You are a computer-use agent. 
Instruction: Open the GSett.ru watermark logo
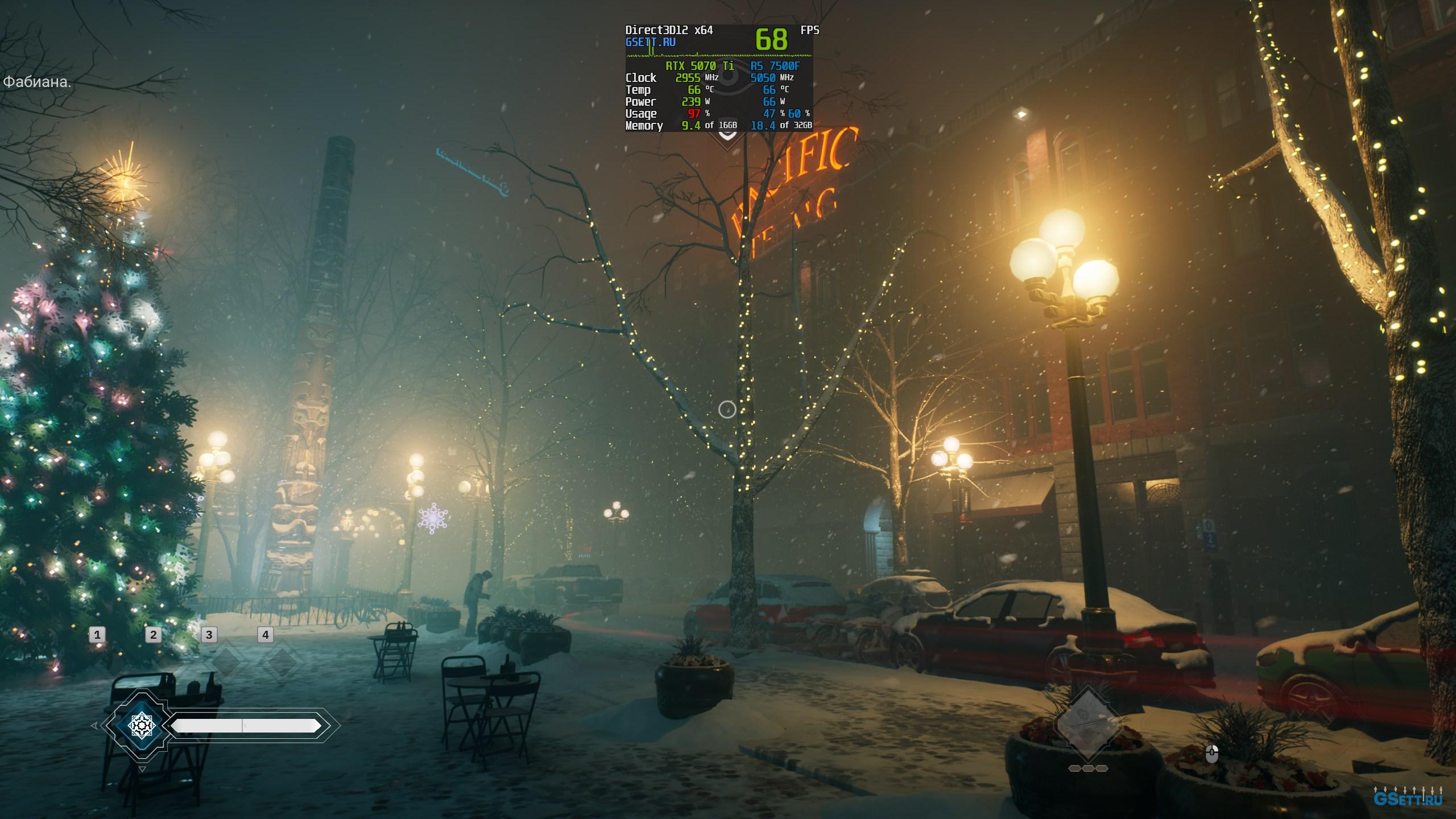tap(1407, 797)
